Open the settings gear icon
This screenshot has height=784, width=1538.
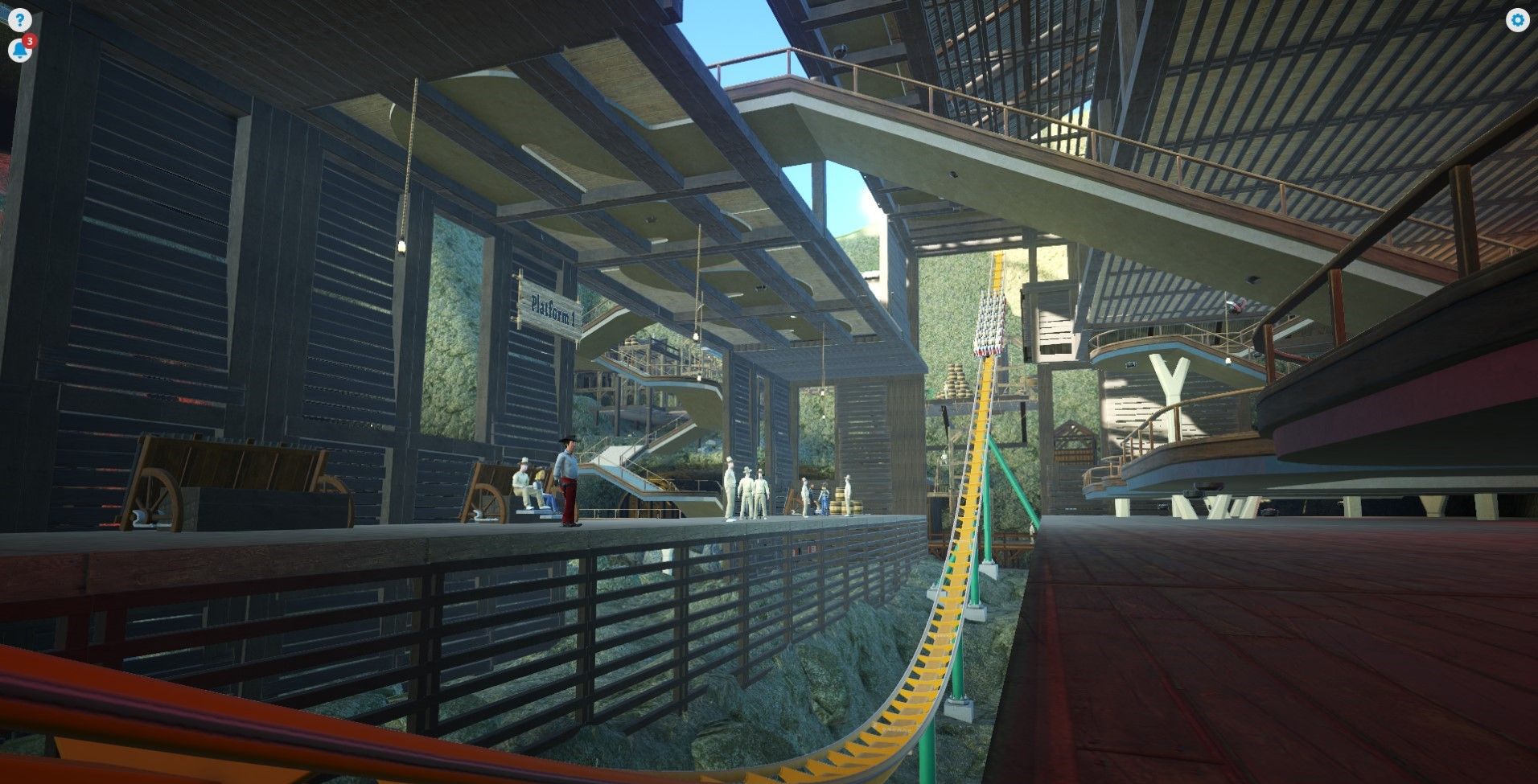pyautogui.click(x=1519, y=19)
